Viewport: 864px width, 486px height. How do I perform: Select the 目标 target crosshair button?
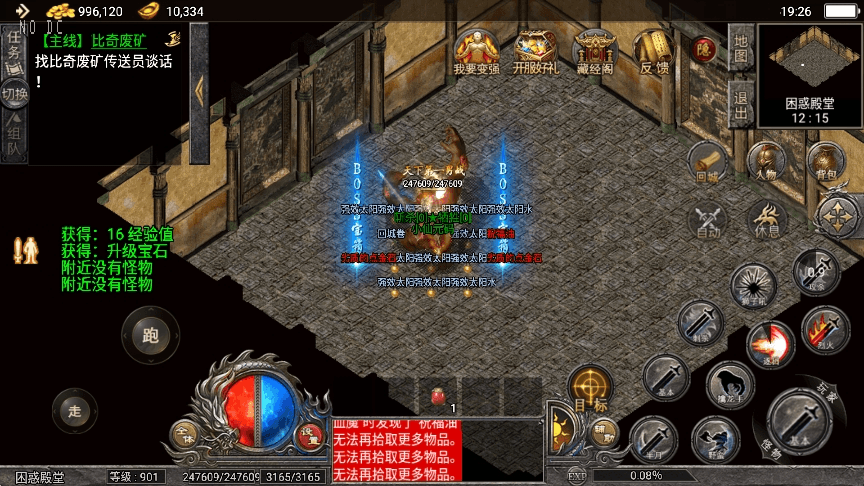coord(591,388)
